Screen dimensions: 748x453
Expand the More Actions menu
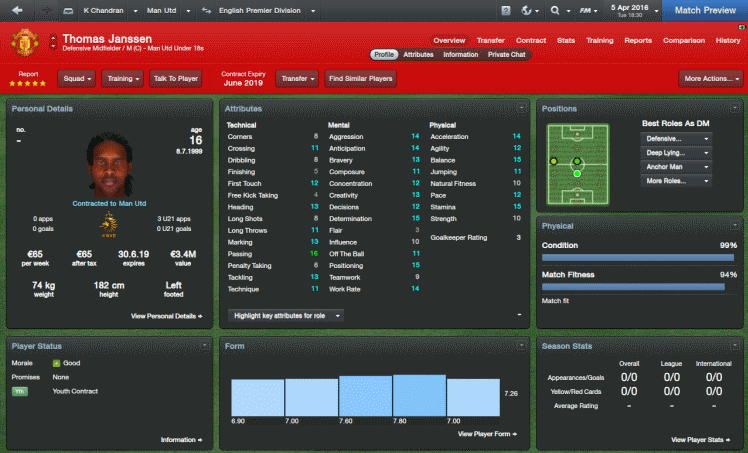(x=708, y=77)
